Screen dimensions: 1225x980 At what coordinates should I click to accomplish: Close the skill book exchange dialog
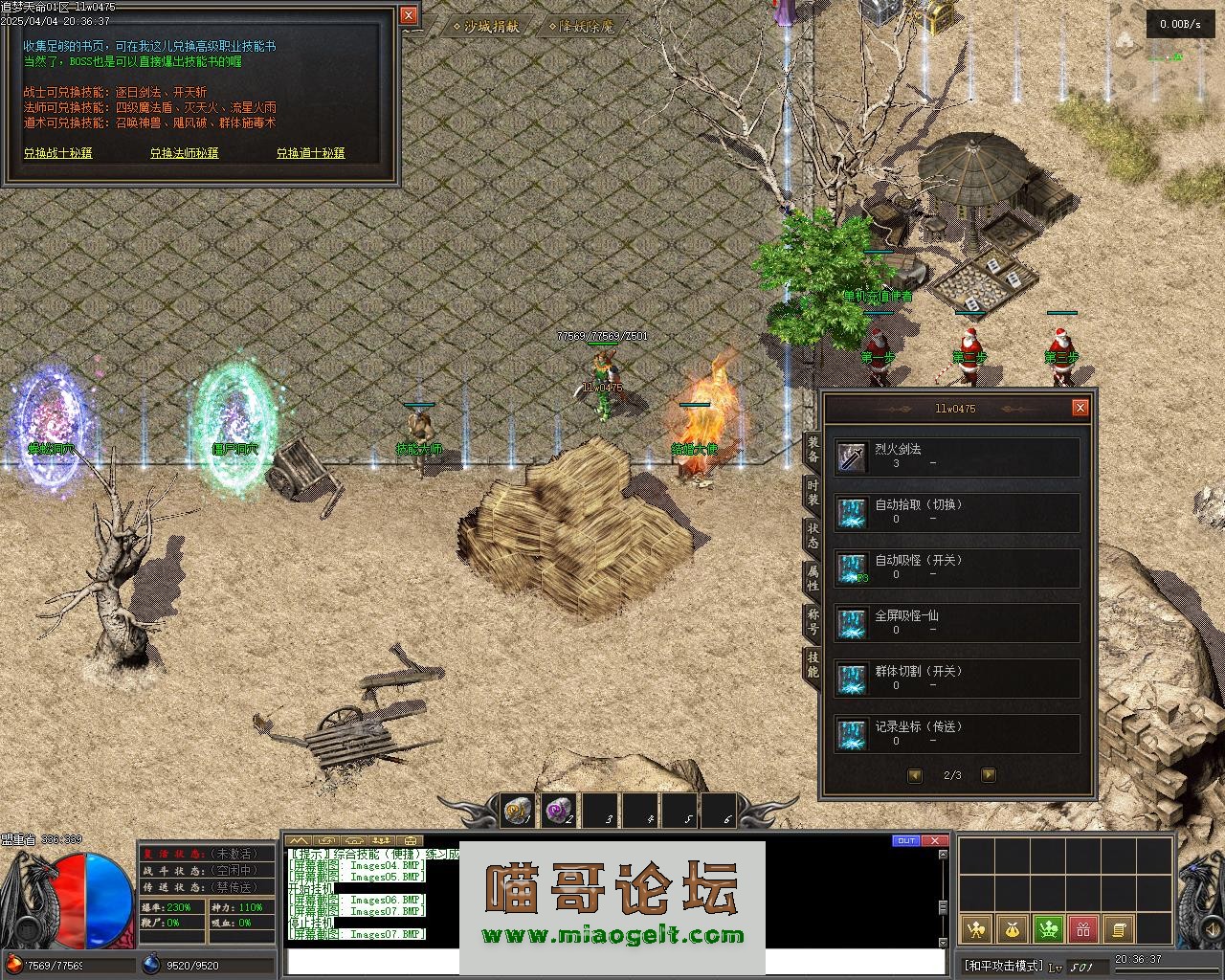(x=409, y=15)
